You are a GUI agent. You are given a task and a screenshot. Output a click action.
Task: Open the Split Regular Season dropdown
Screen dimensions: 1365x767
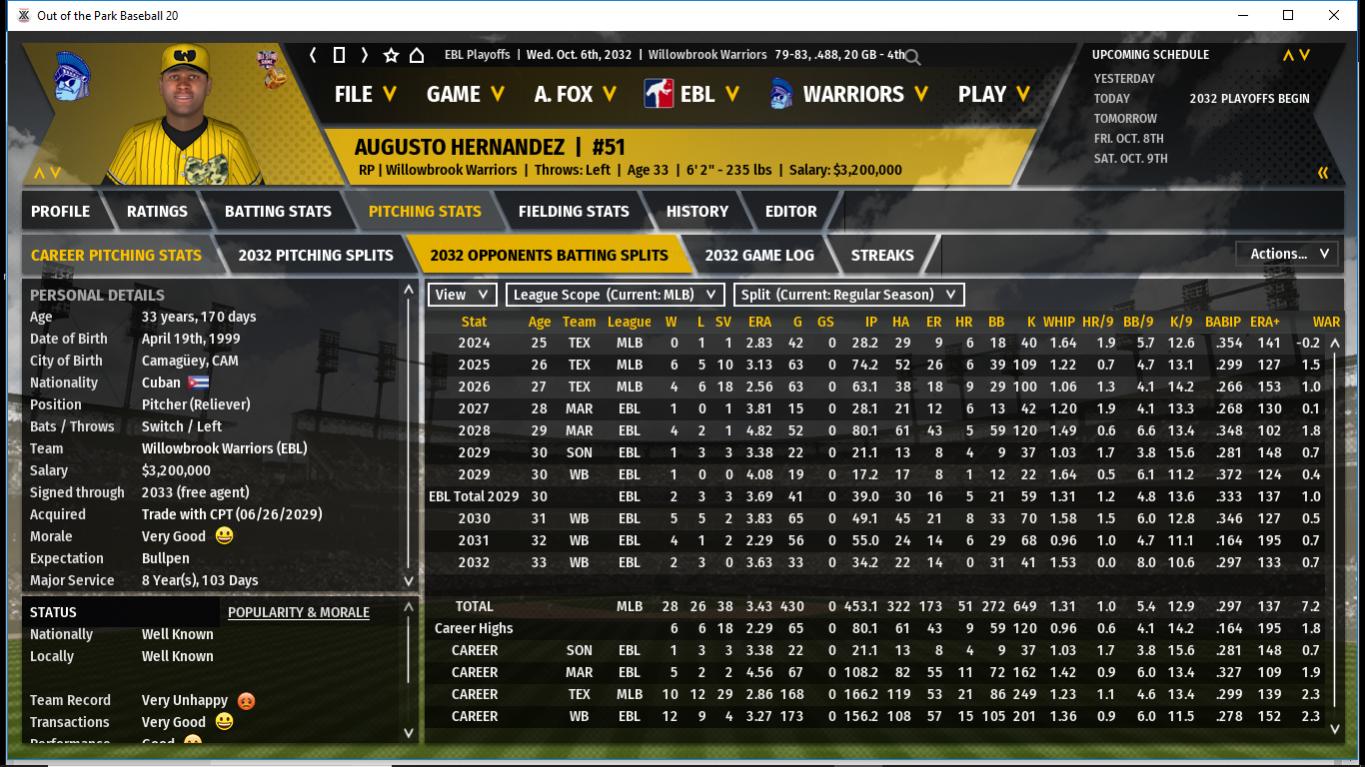pos(849,295)
